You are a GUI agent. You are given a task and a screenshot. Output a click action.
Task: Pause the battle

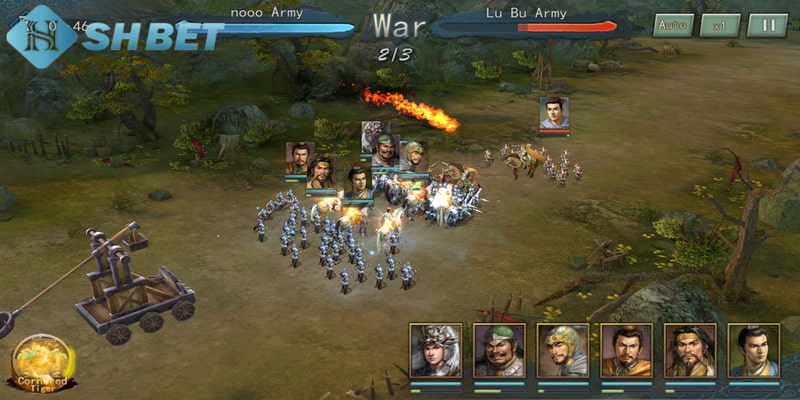coord(767,25)
